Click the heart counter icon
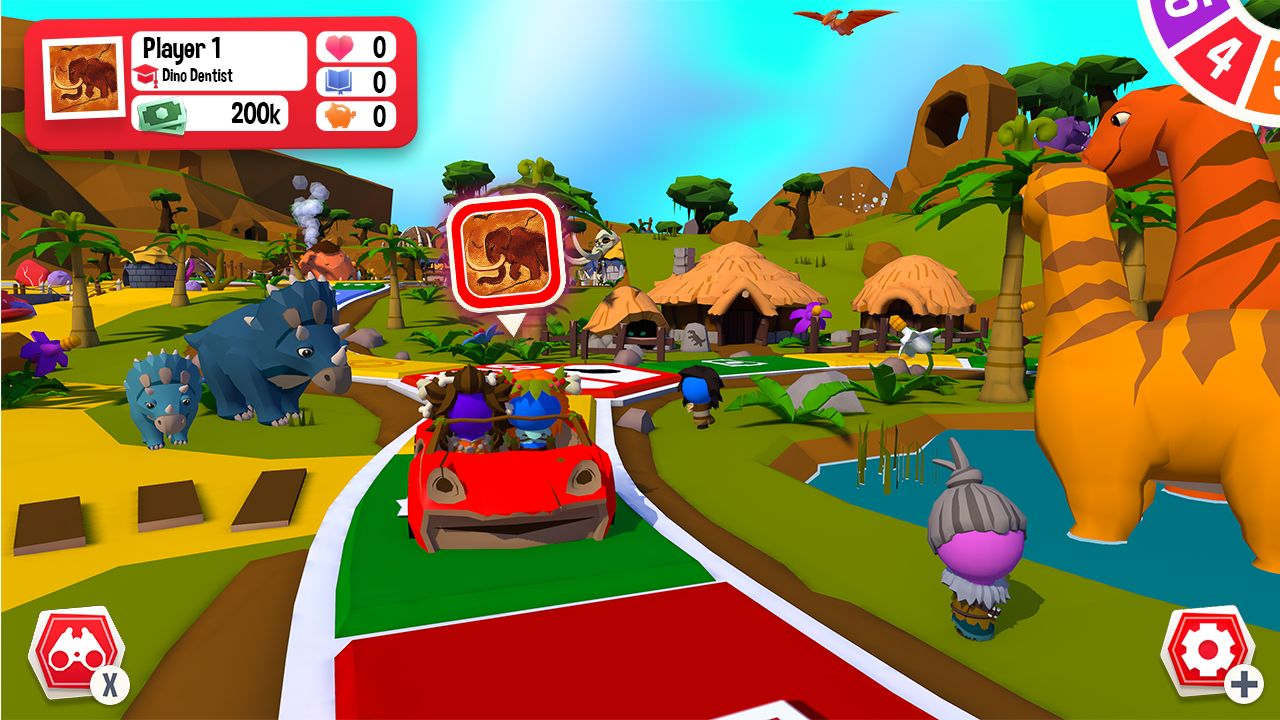 [341, 44]
